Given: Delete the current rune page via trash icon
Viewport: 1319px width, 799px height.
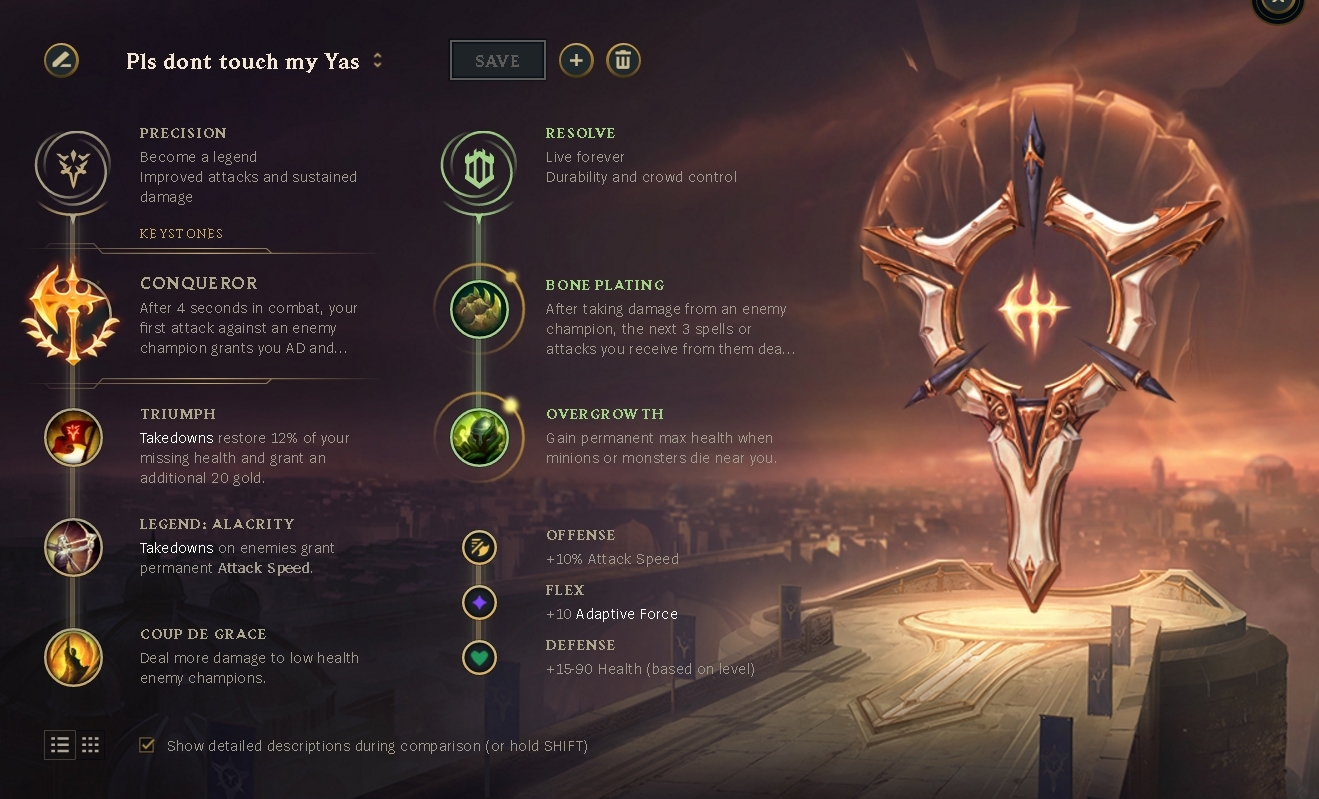Looking at the screenshot, I should pyautogui.click(x=623, y=60).
